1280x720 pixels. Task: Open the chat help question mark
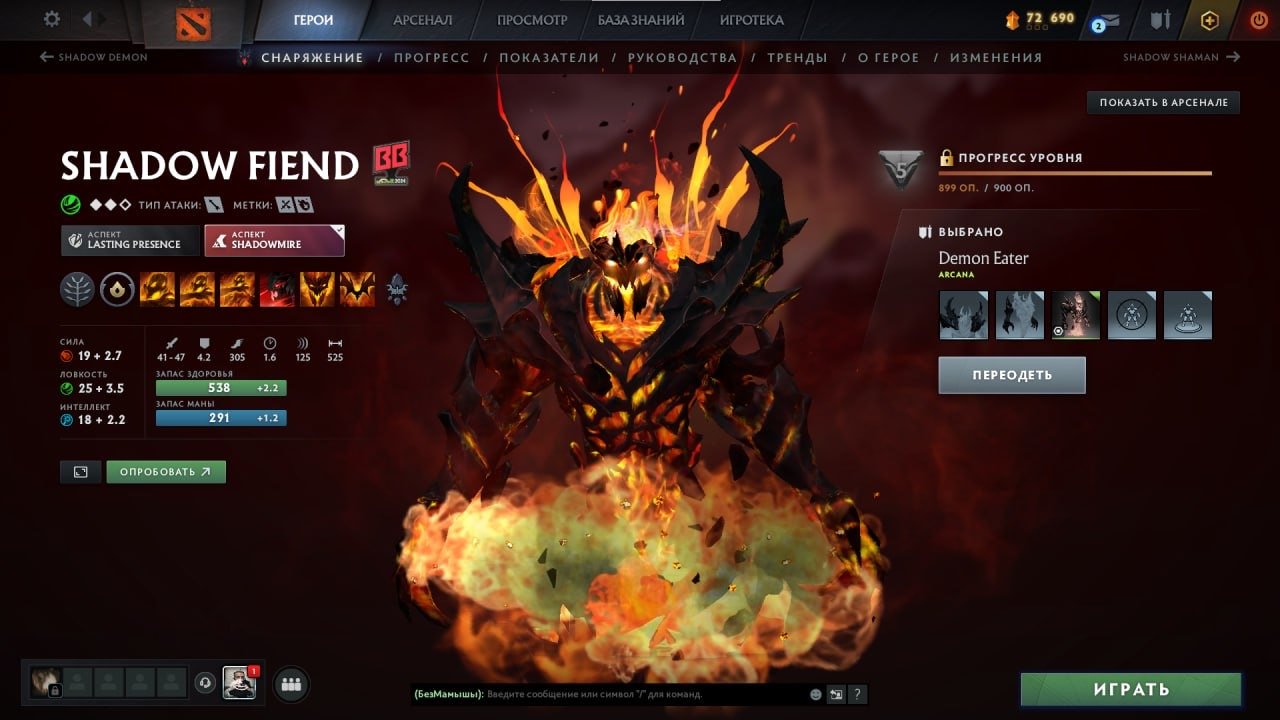[x=857, y=694]
